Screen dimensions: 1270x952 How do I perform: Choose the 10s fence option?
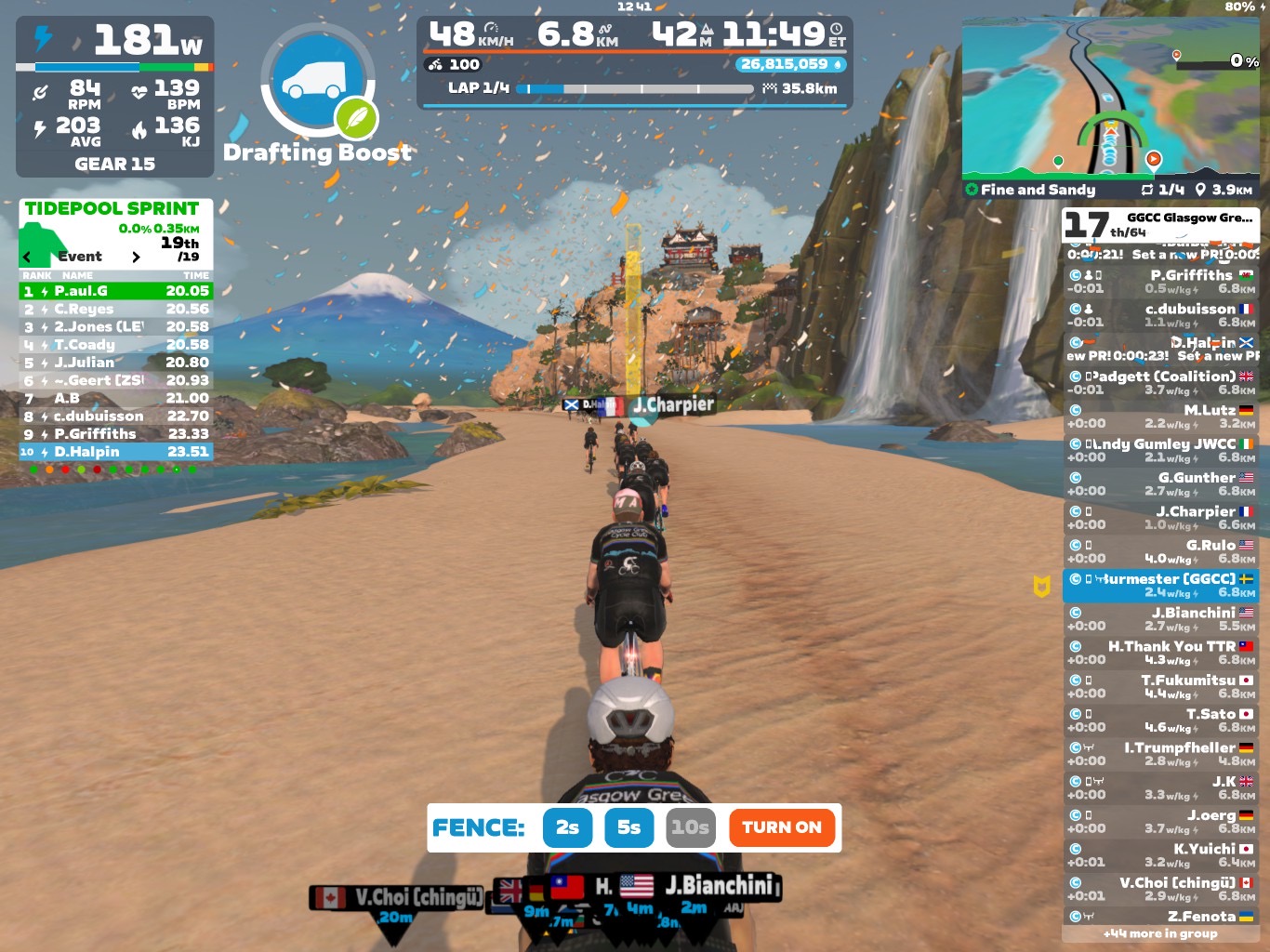pyautogui.click(x=690, y=827)
